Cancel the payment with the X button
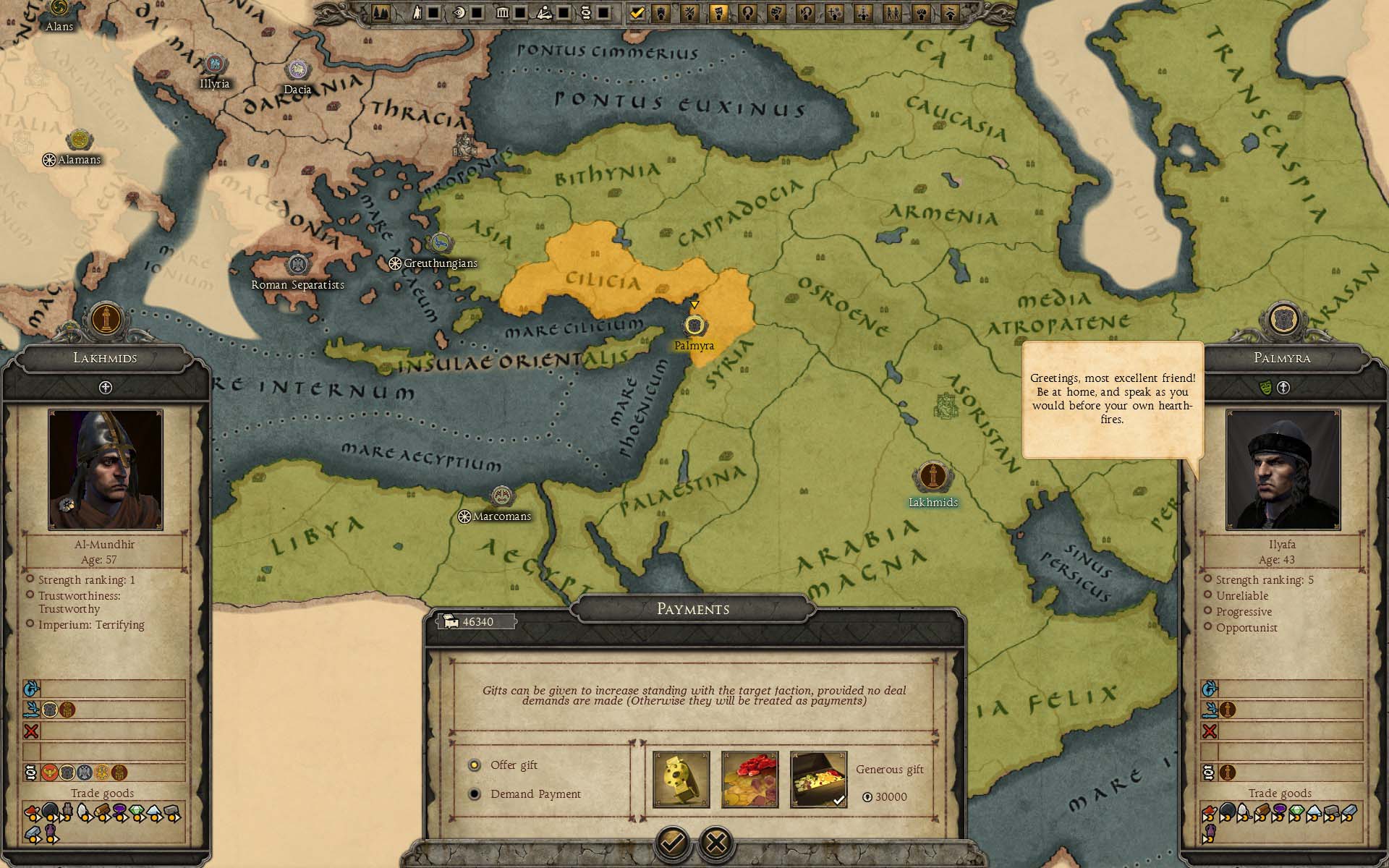This screenshot has width=1389, height=868. point(716,842)
